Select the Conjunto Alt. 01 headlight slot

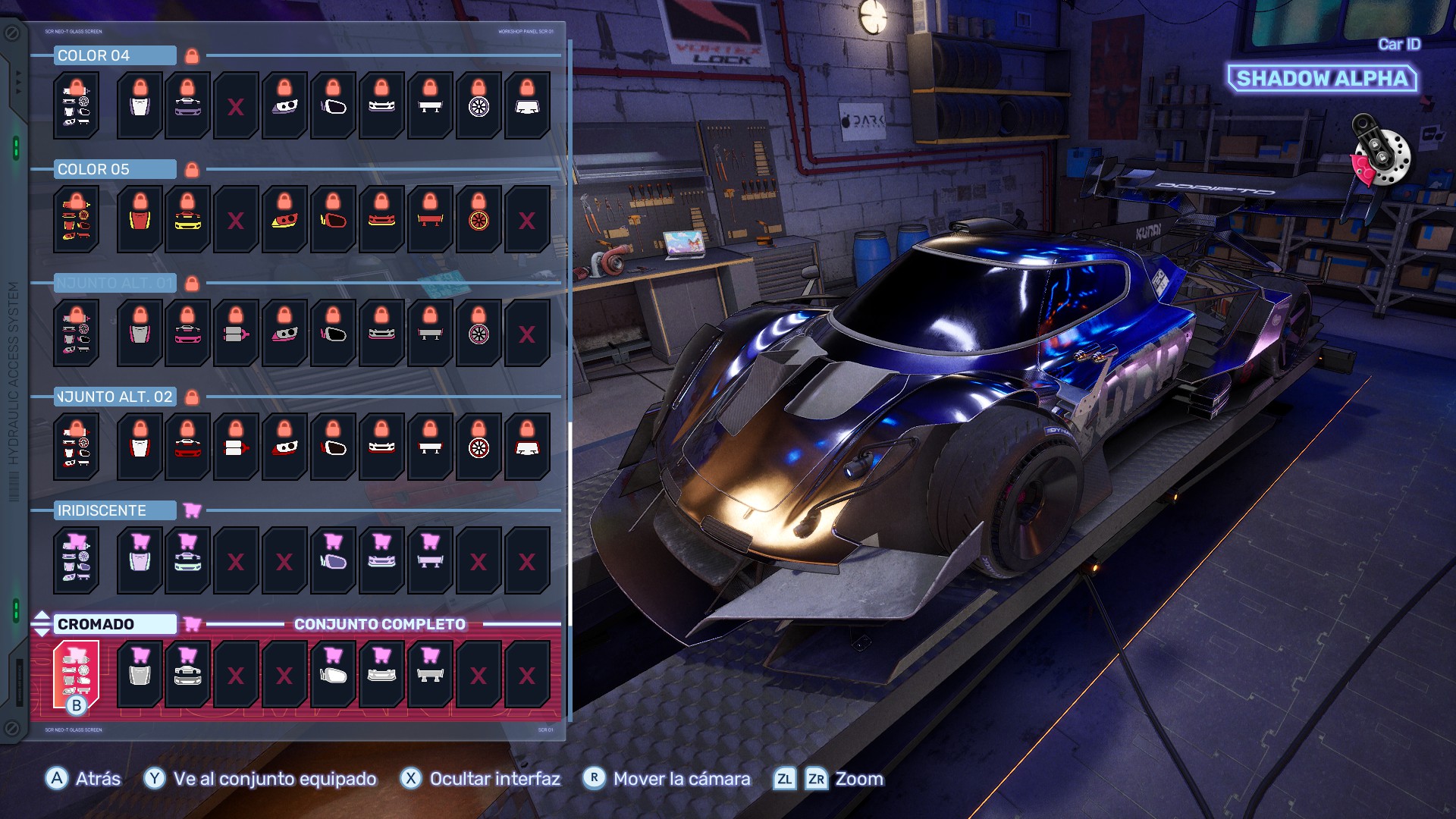pyautogui.click(x=284, y=333)
